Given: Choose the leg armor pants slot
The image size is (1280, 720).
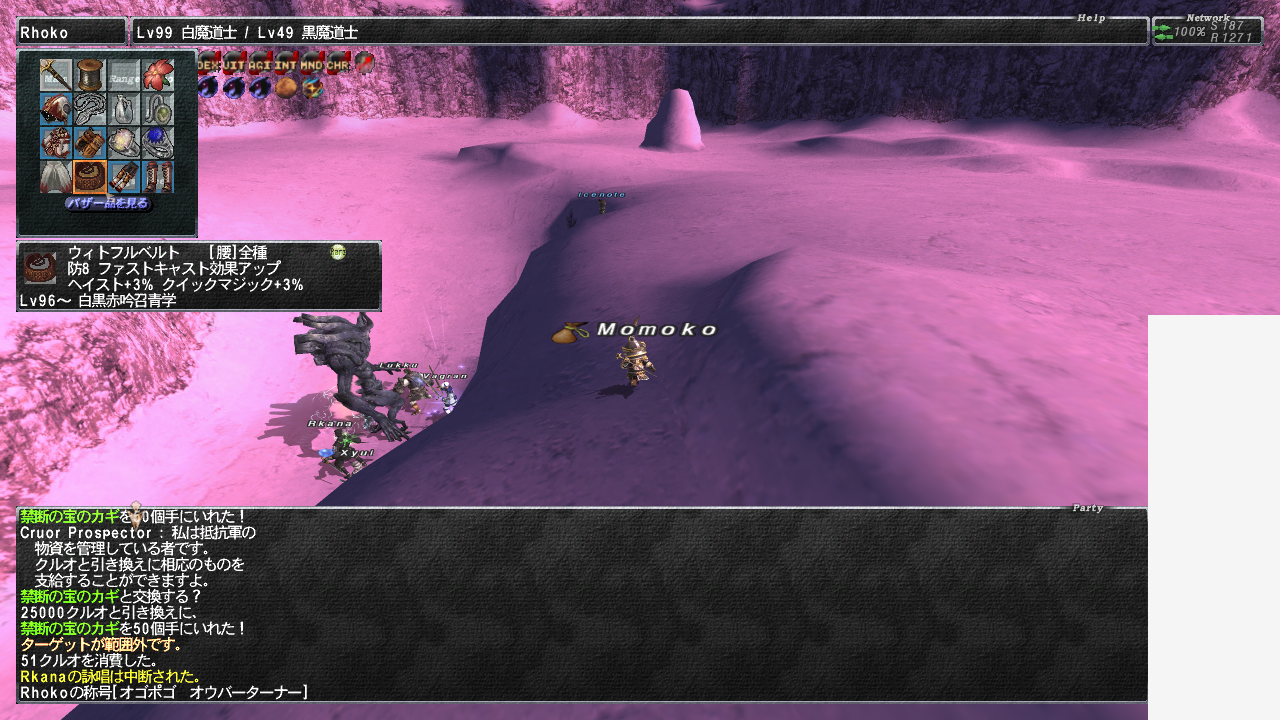Looking at the screenshot, I should (124, 177).
